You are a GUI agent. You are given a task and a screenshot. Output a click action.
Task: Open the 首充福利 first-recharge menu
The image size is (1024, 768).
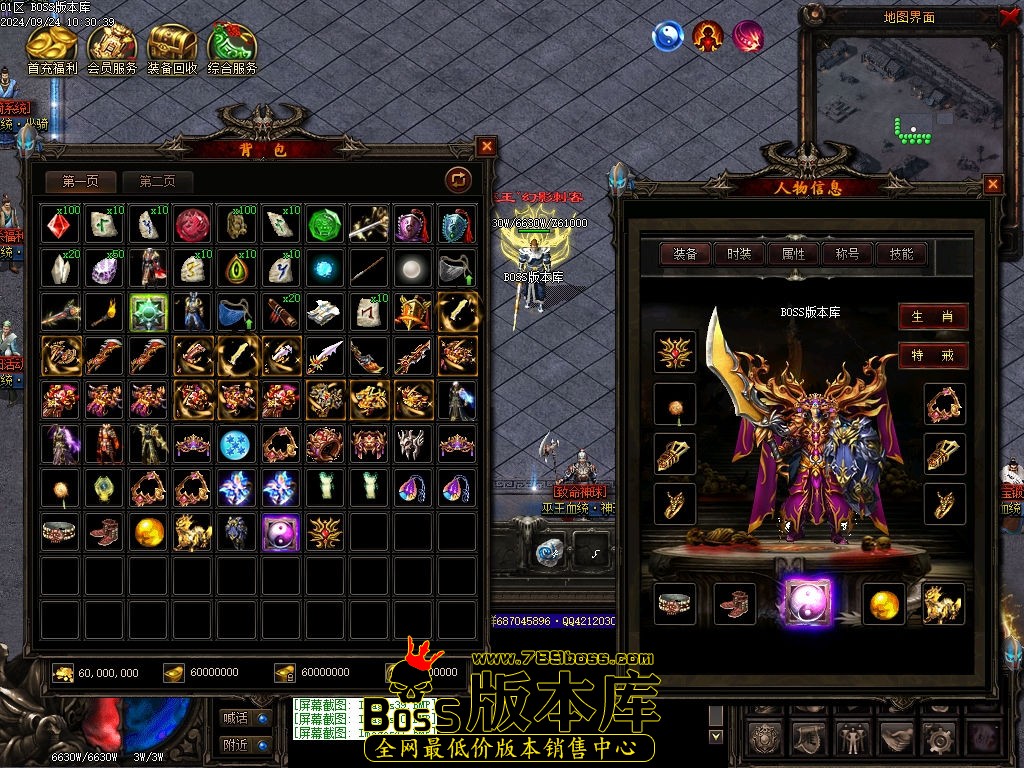[53, 48]
